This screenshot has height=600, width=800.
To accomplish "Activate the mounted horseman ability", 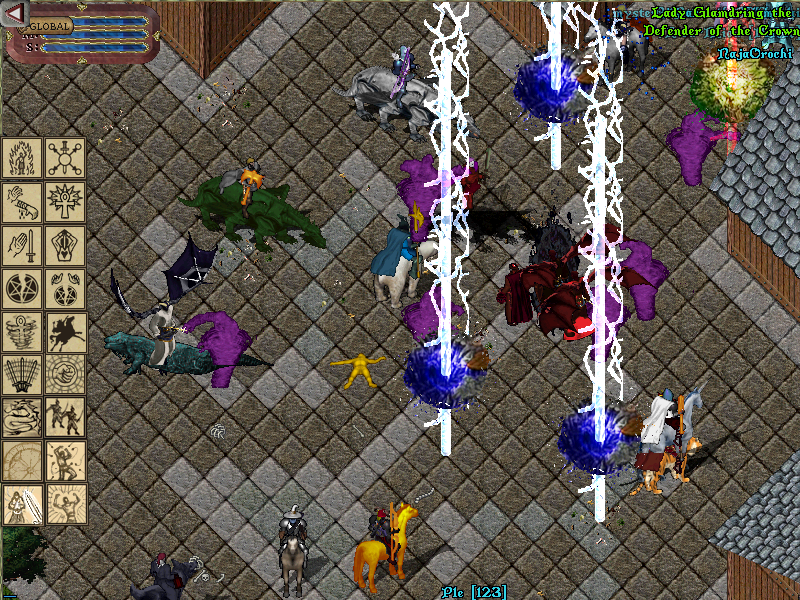I will (65, 331).
